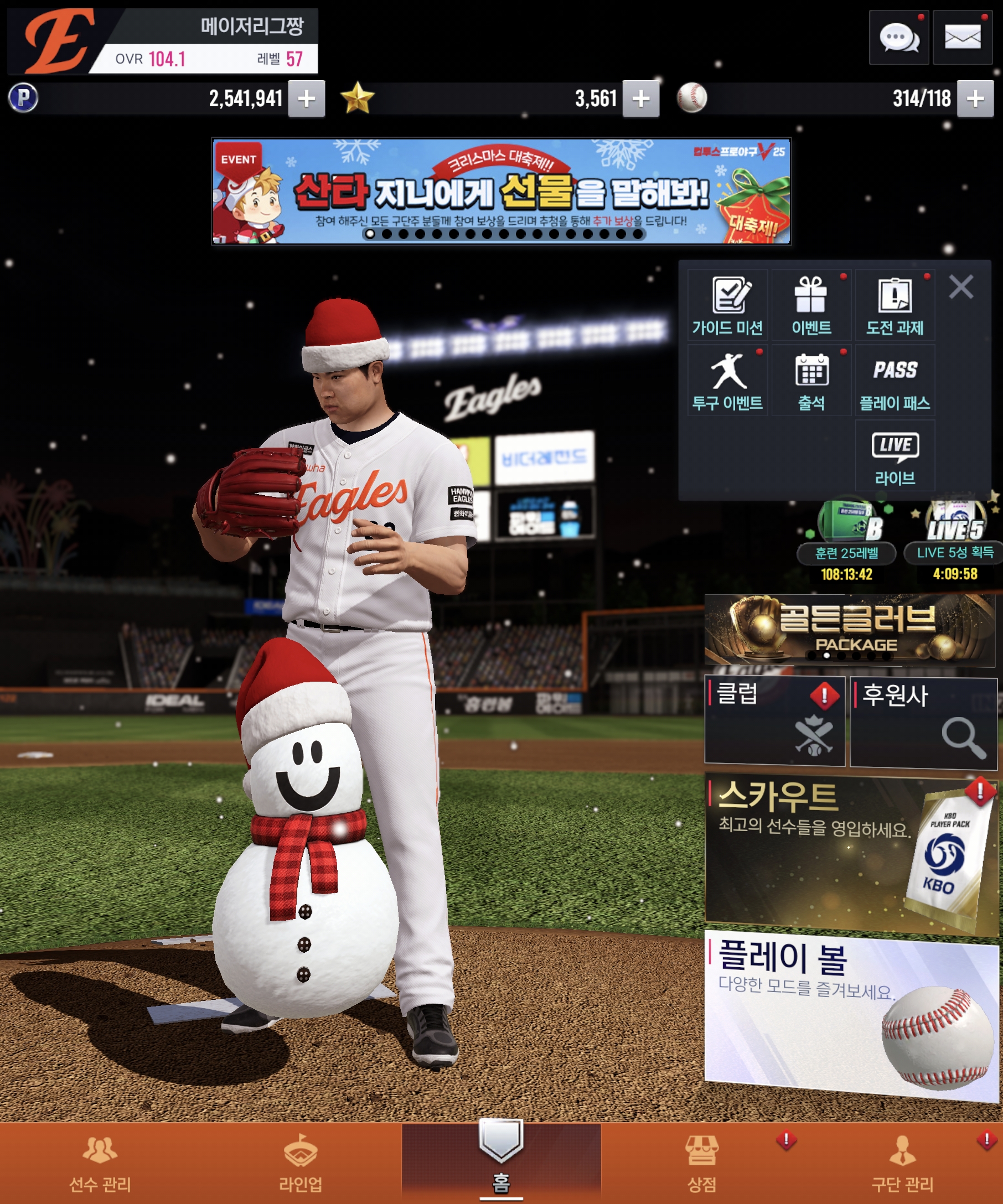1003x1204 pixels.
Task: Add stars with the plus button
Action: pos(640,99)
